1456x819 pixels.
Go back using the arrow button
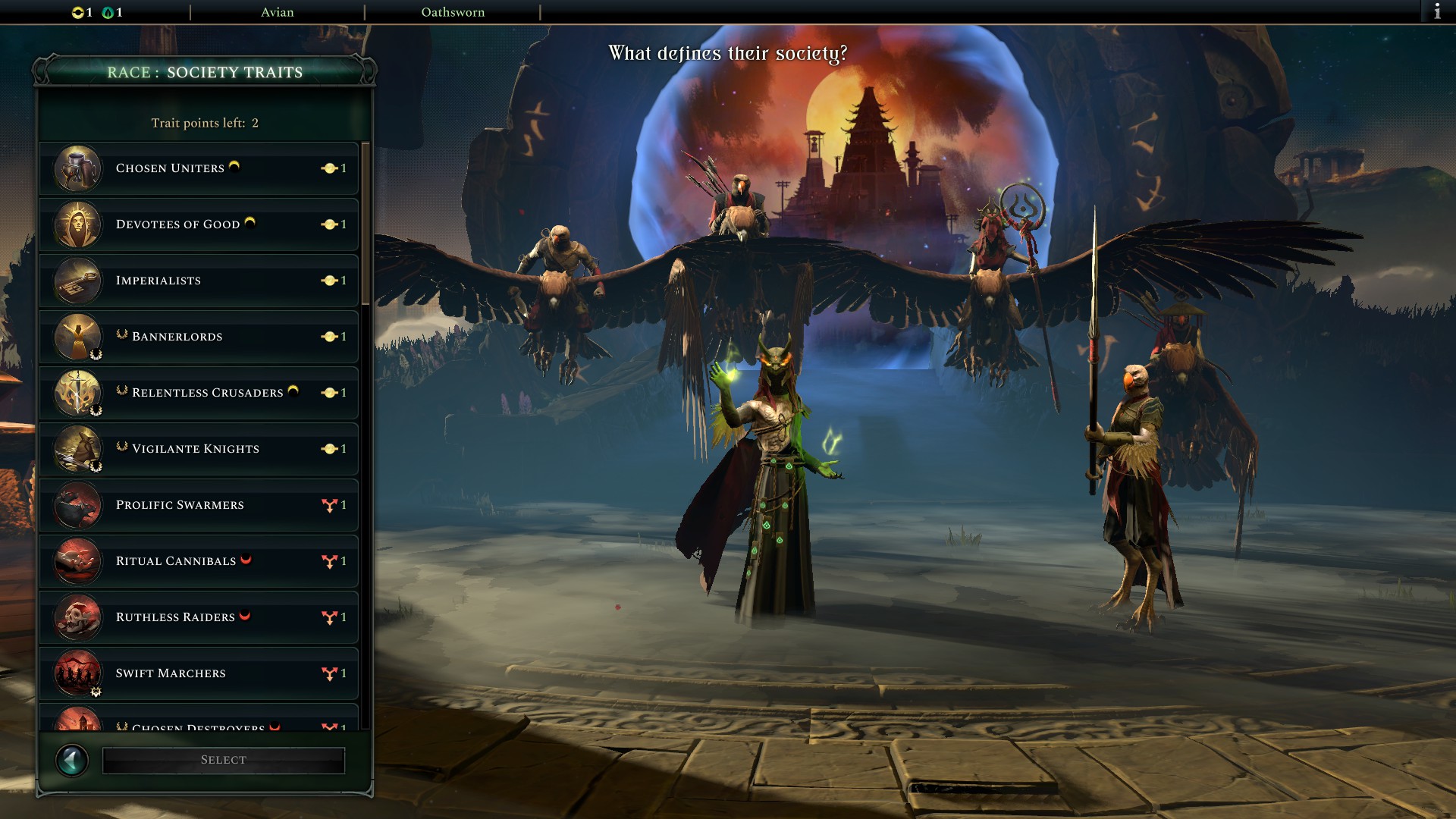click(x=73, y=759)
